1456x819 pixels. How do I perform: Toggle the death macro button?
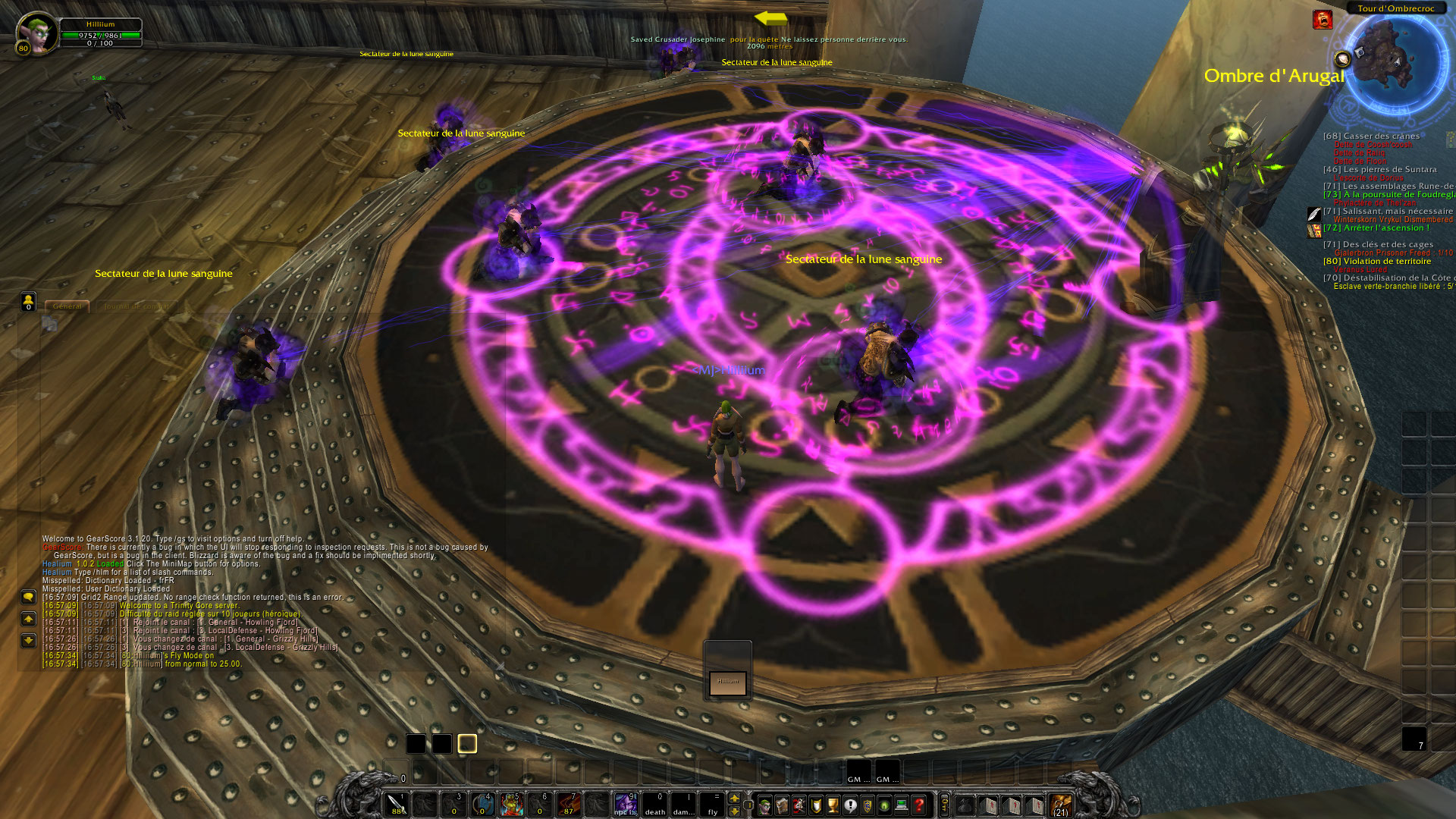pyautogui.click(x=656, y=805)
